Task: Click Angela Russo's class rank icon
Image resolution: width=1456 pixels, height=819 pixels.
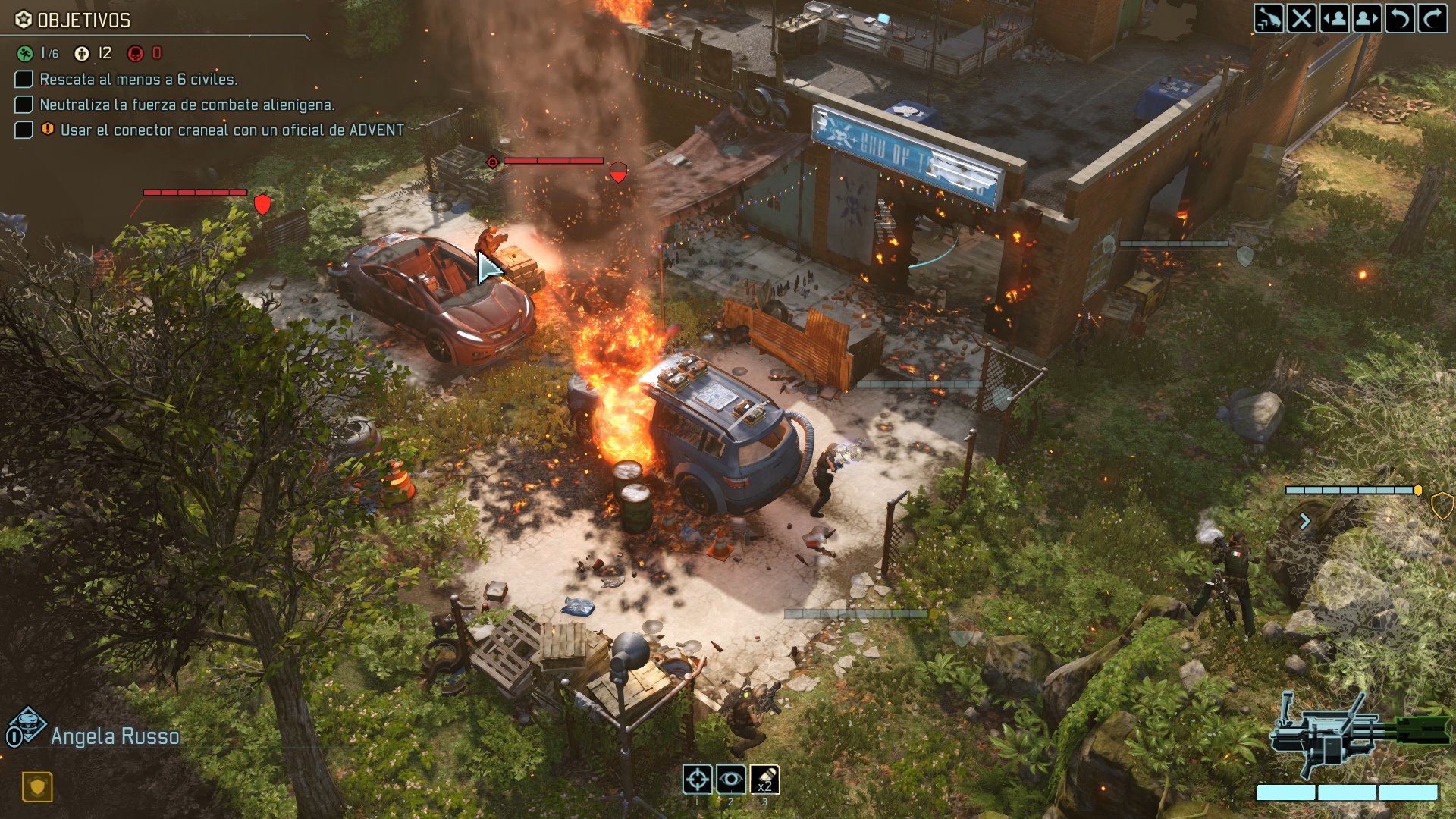Action: pyautogui.click(x=27, y=727)
